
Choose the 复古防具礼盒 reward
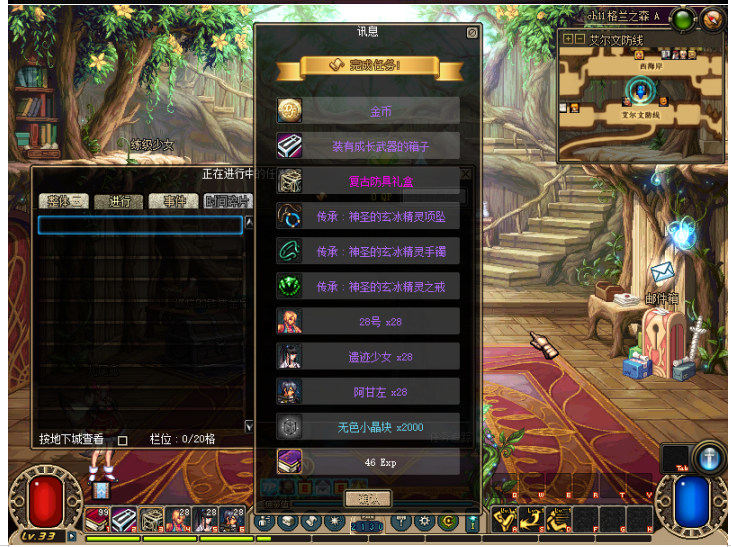coord(368,181)
